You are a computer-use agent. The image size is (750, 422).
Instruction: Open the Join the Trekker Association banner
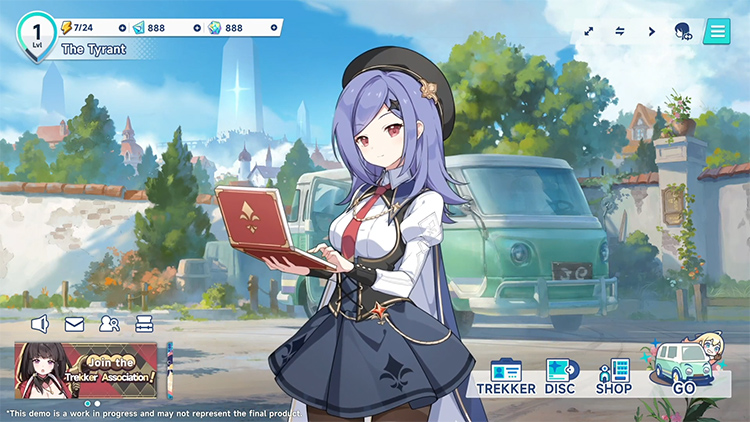click(86, 370)
